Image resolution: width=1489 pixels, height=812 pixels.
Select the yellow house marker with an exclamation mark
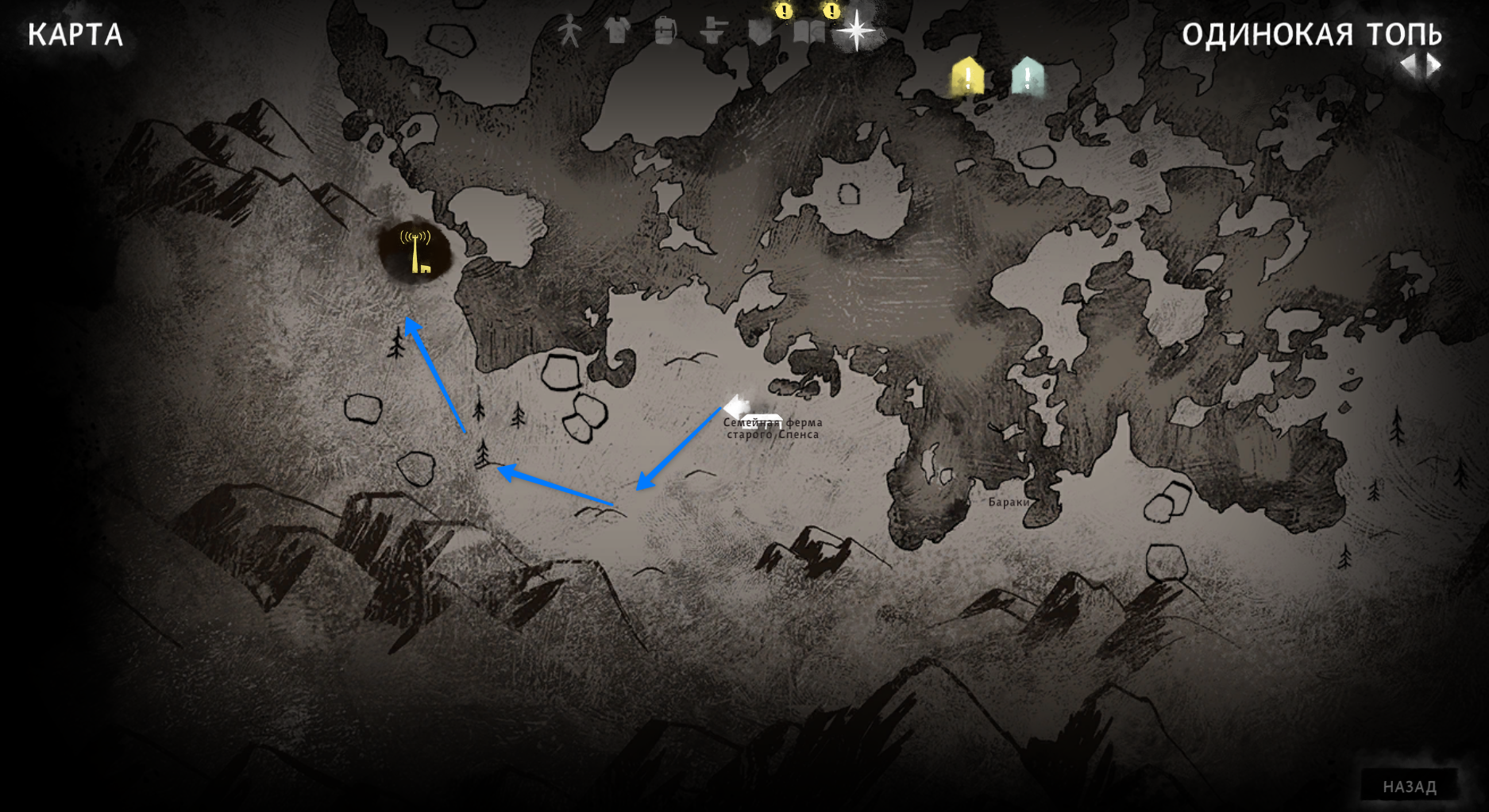pos(967,78)
